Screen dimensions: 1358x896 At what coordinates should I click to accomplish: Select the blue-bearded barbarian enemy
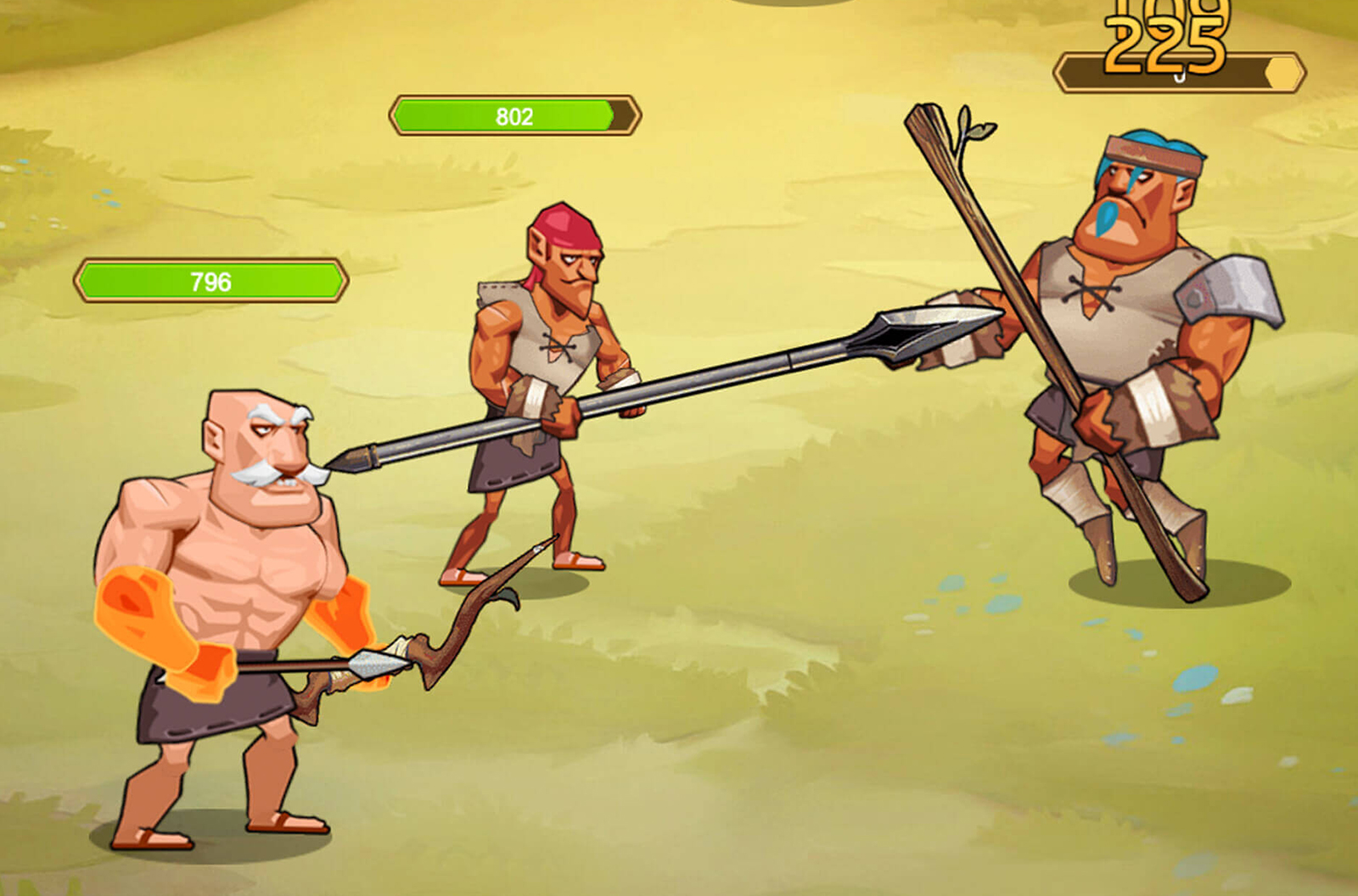pyautogui.click(x=1137, y=322)
